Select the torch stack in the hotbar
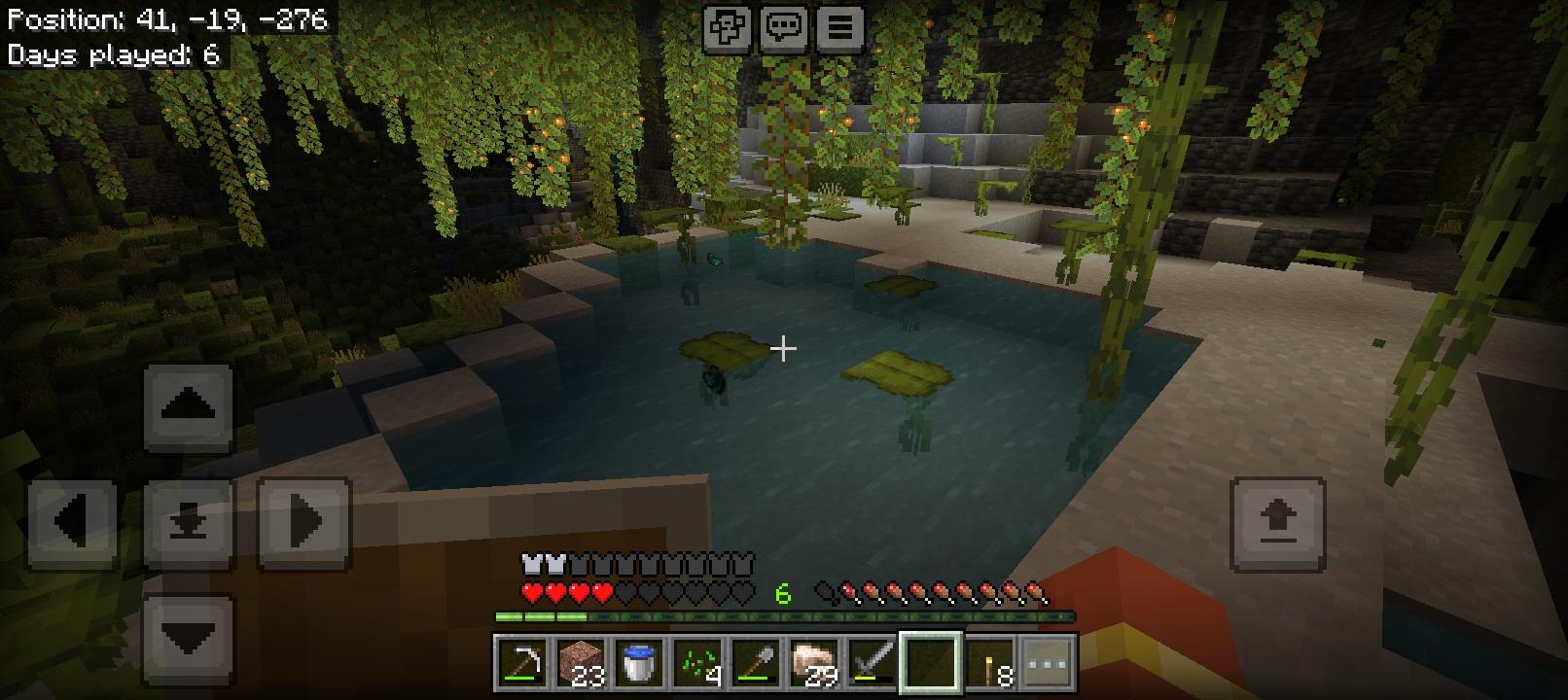The height and width of the screenshot is (700, 1568). tap(986, 663)
